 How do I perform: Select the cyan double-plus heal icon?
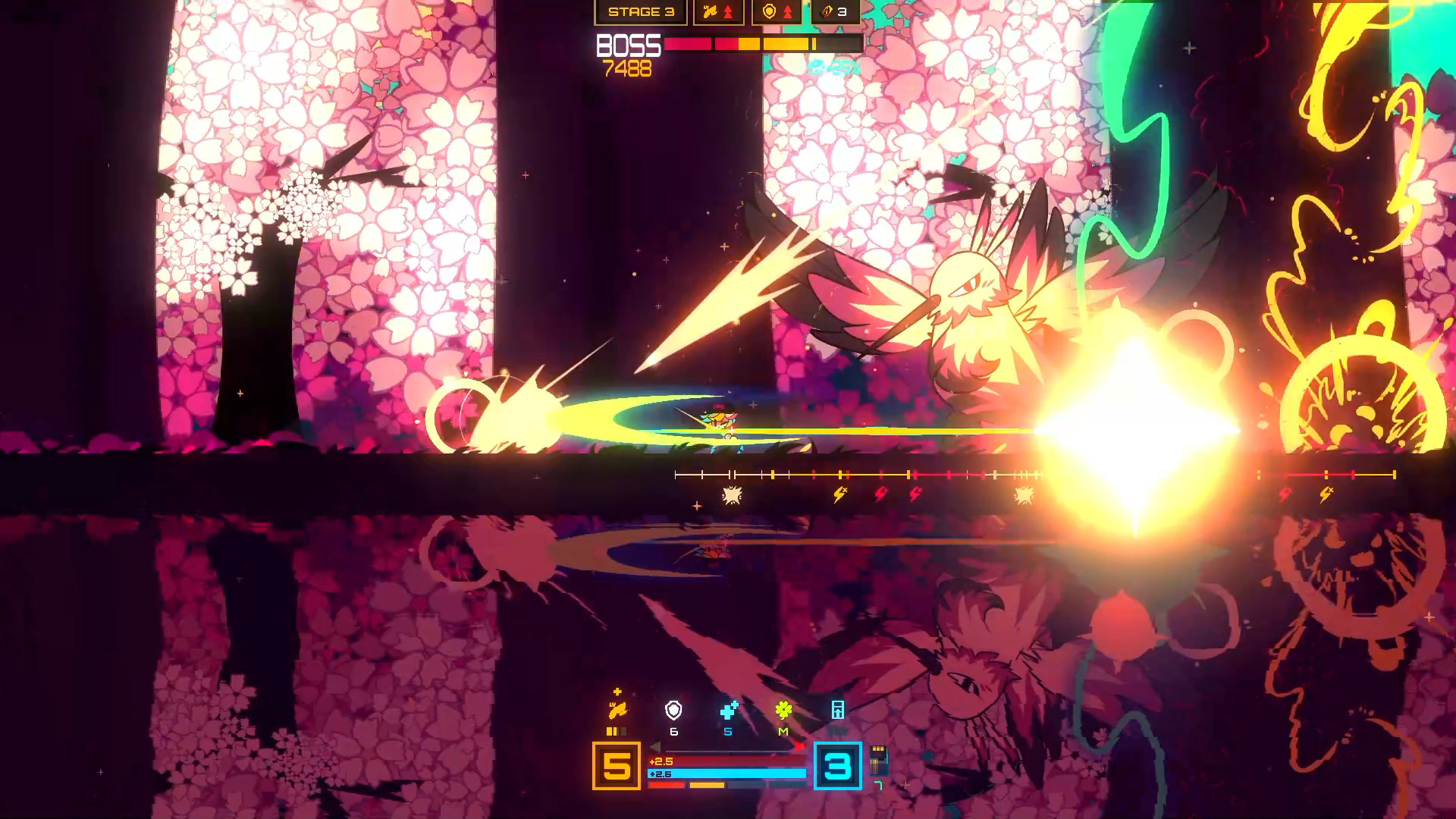(729, 711)
